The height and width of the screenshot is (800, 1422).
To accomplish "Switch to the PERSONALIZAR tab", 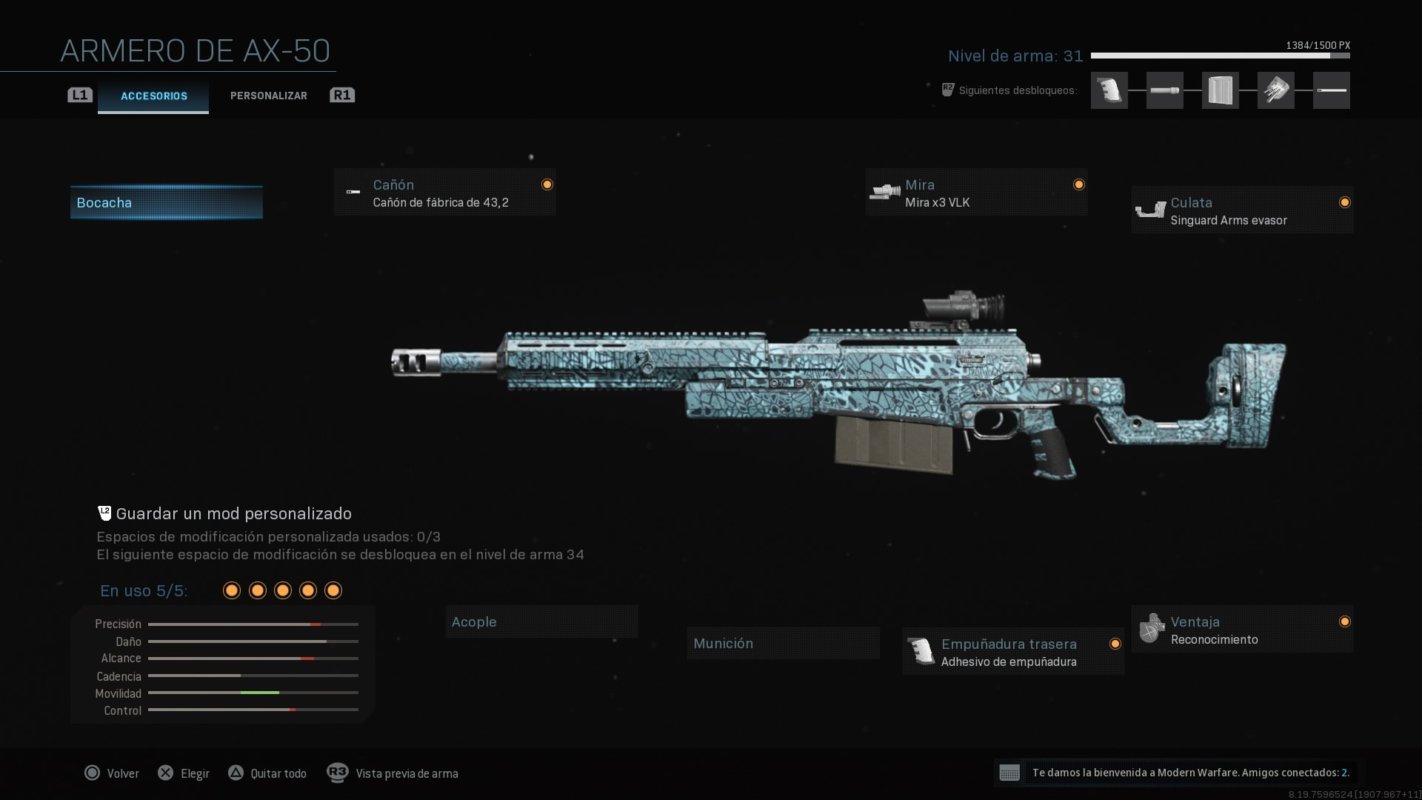I will [x=268, y=95].
